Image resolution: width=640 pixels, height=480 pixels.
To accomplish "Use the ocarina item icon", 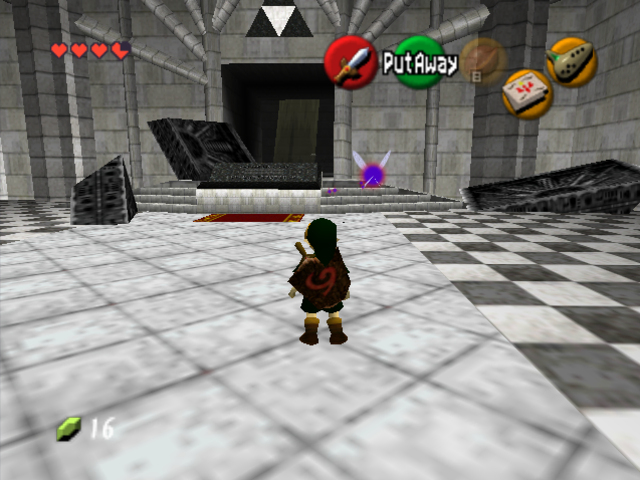I will coord(572,62).
